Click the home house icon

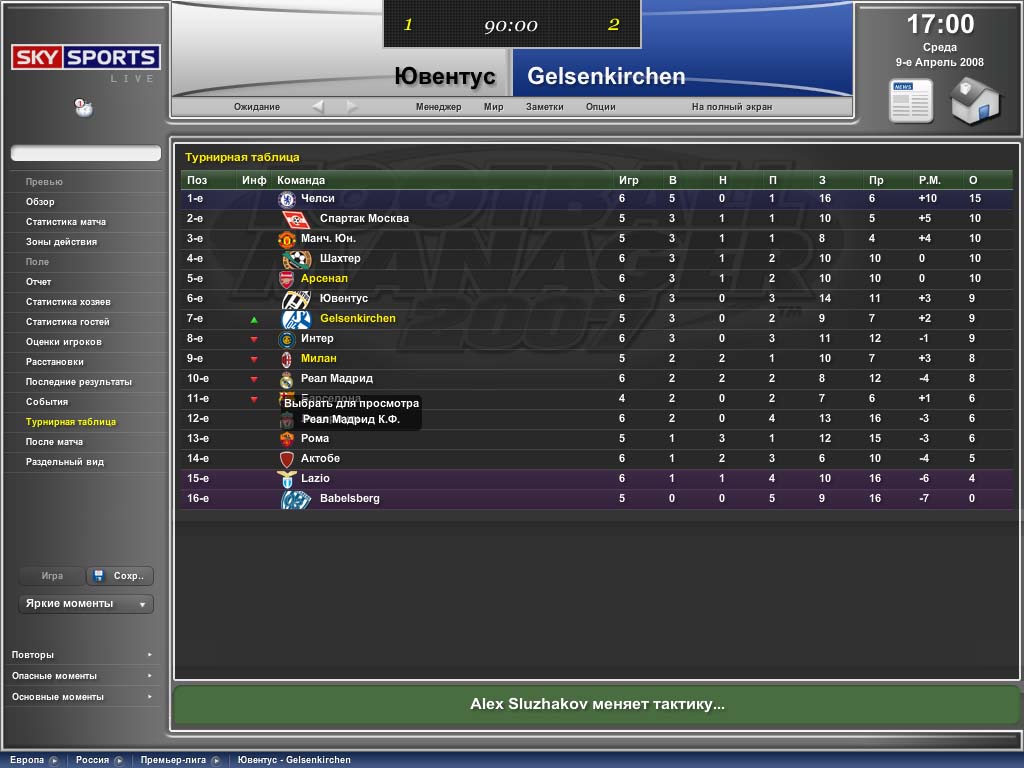point(975,101)
